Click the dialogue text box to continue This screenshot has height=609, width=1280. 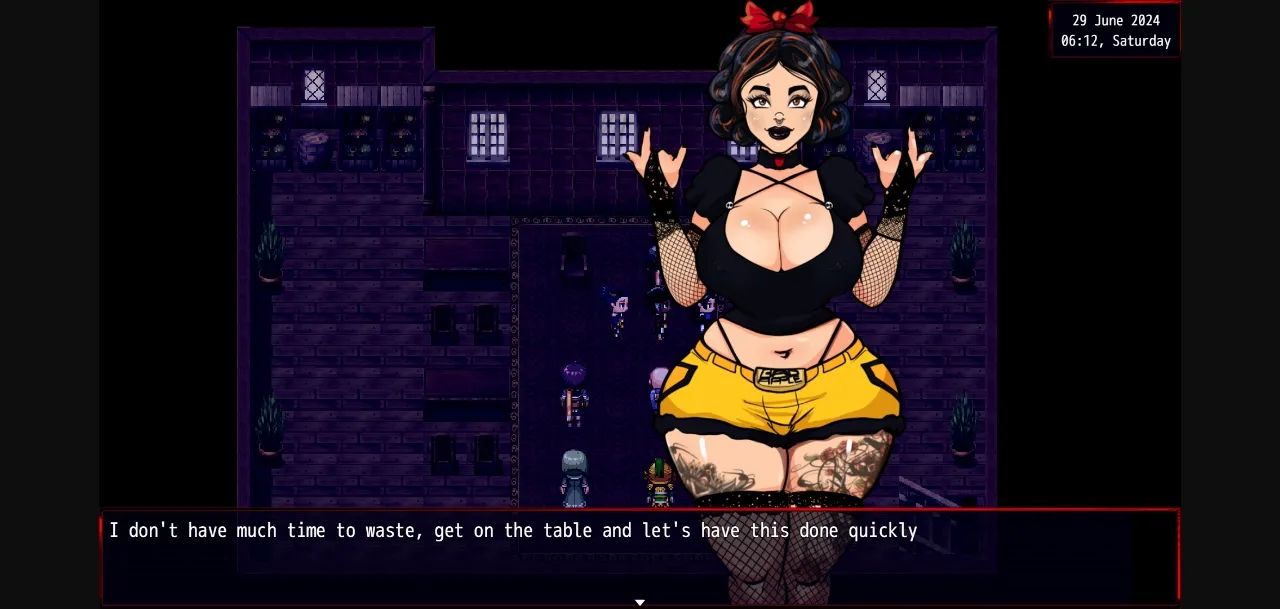(x=640, y=557)
